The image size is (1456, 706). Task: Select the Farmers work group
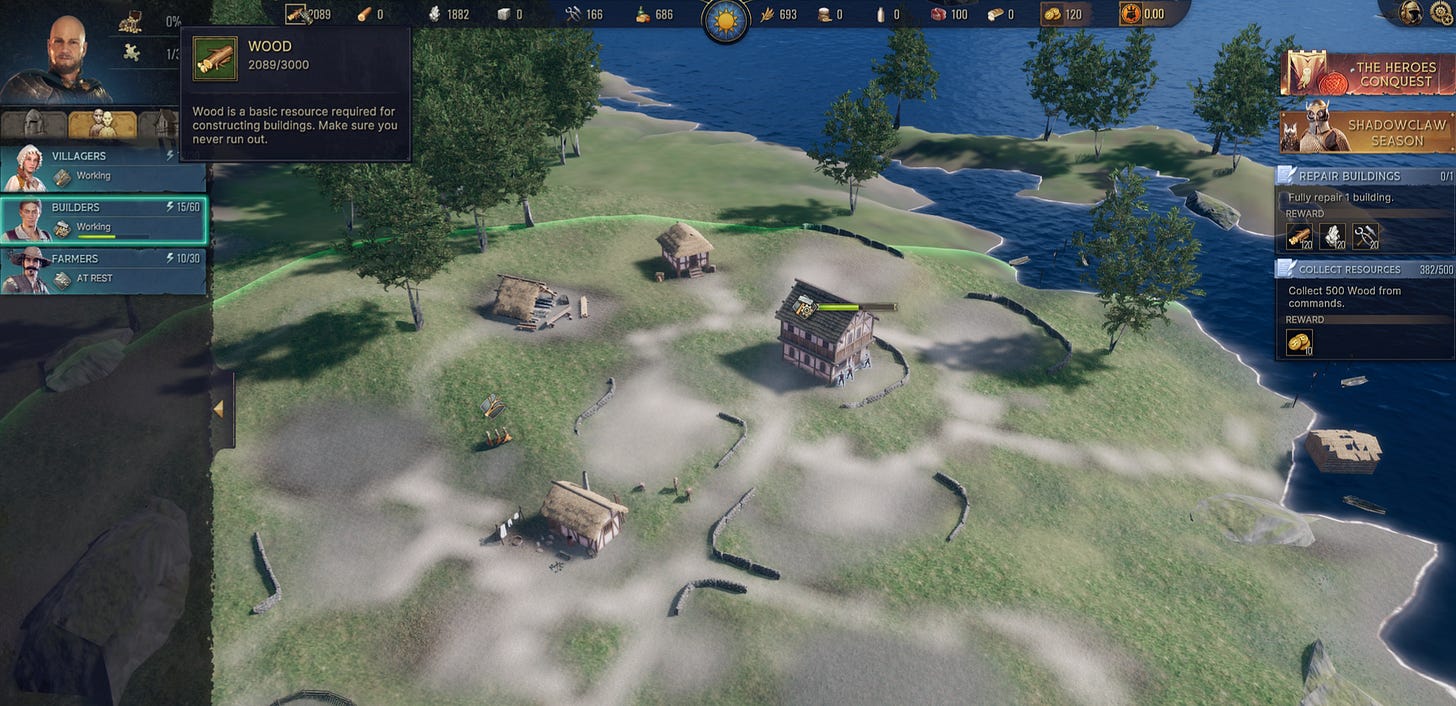pyautogui.click(x=103, y=270)
